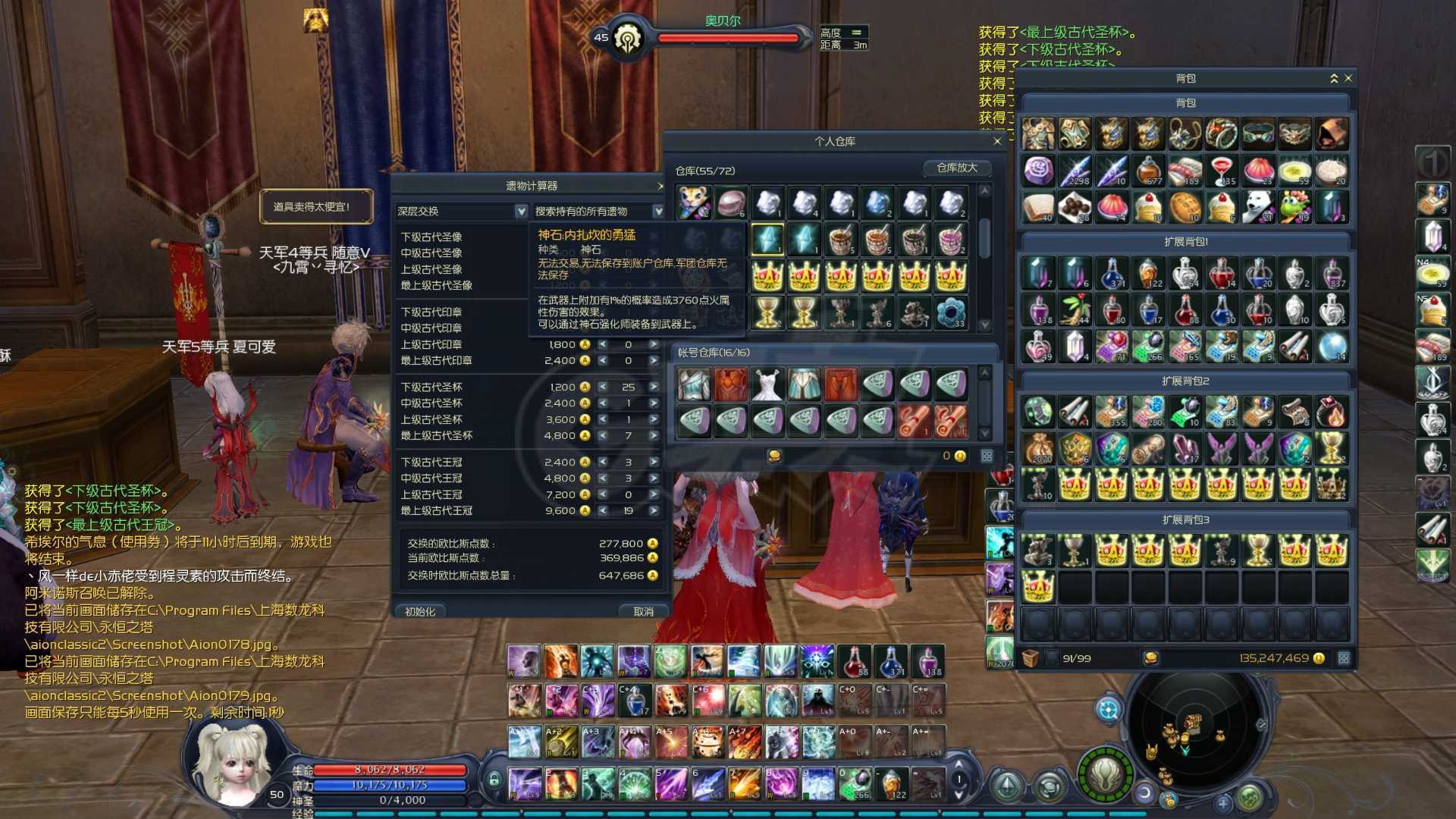Cancel with the 取消 button

[643, 611]
